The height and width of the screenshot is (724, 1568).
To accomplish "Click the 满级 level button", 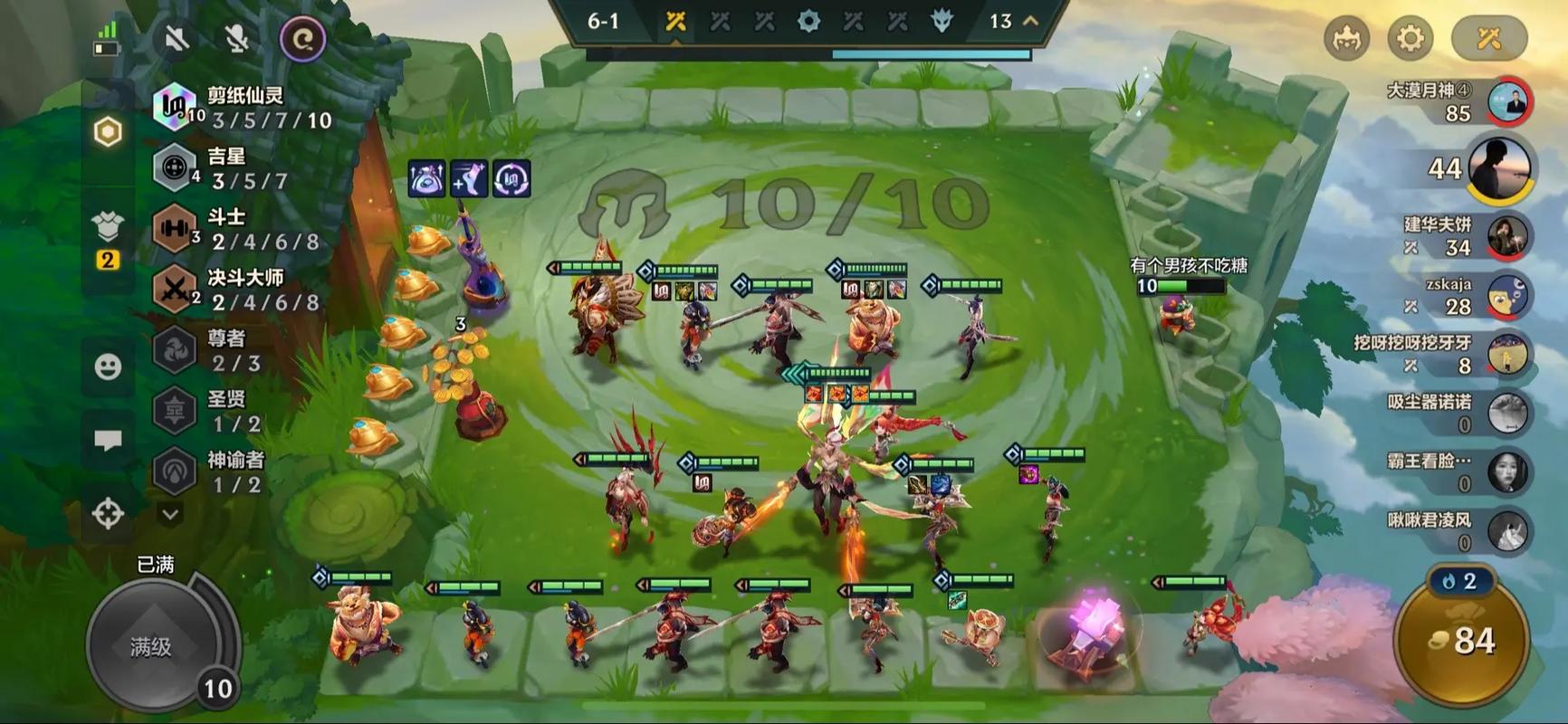I will [x=151, y=646].
